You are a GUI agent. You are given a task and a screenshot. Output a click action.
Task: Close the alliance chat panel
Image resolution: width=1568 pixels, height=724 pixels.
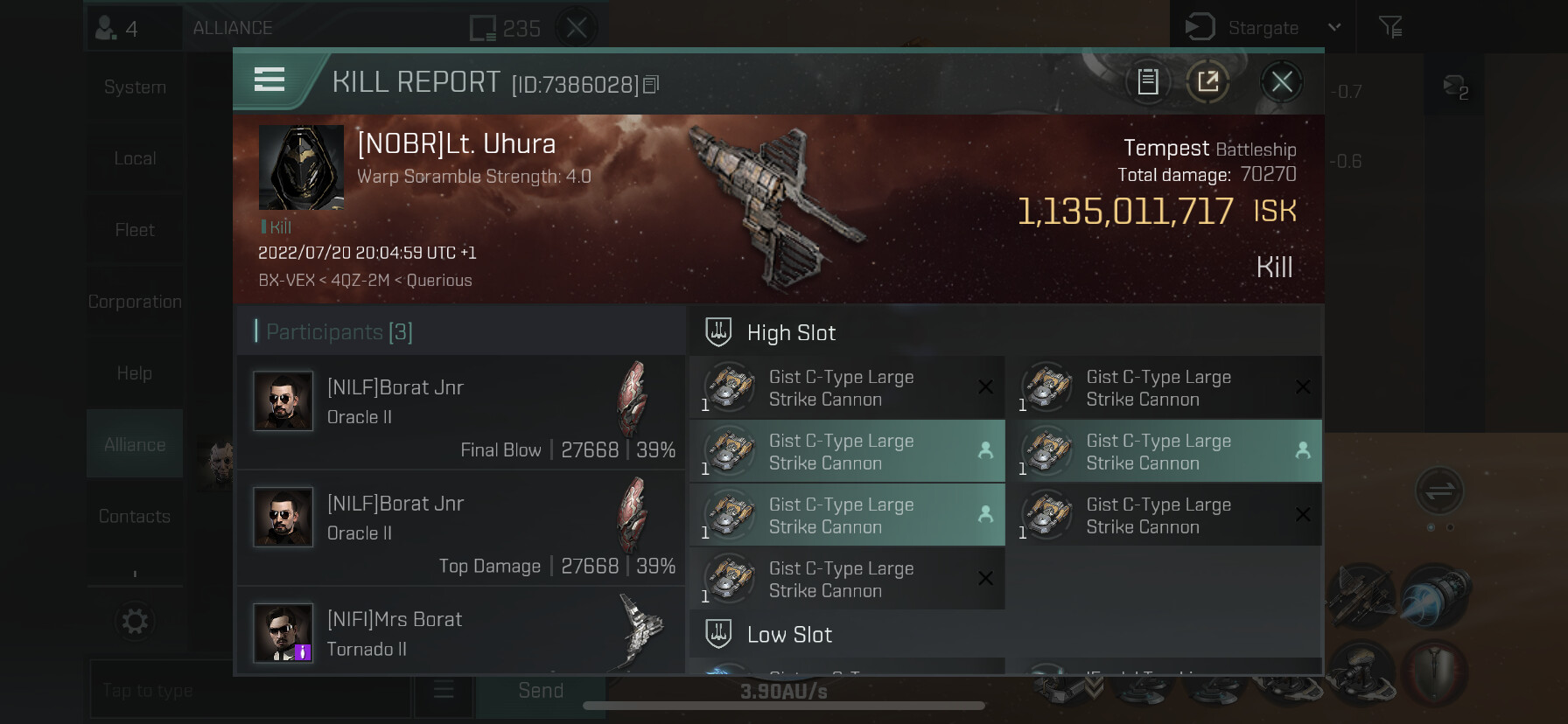pyautogui.click(x=577, y=28)
